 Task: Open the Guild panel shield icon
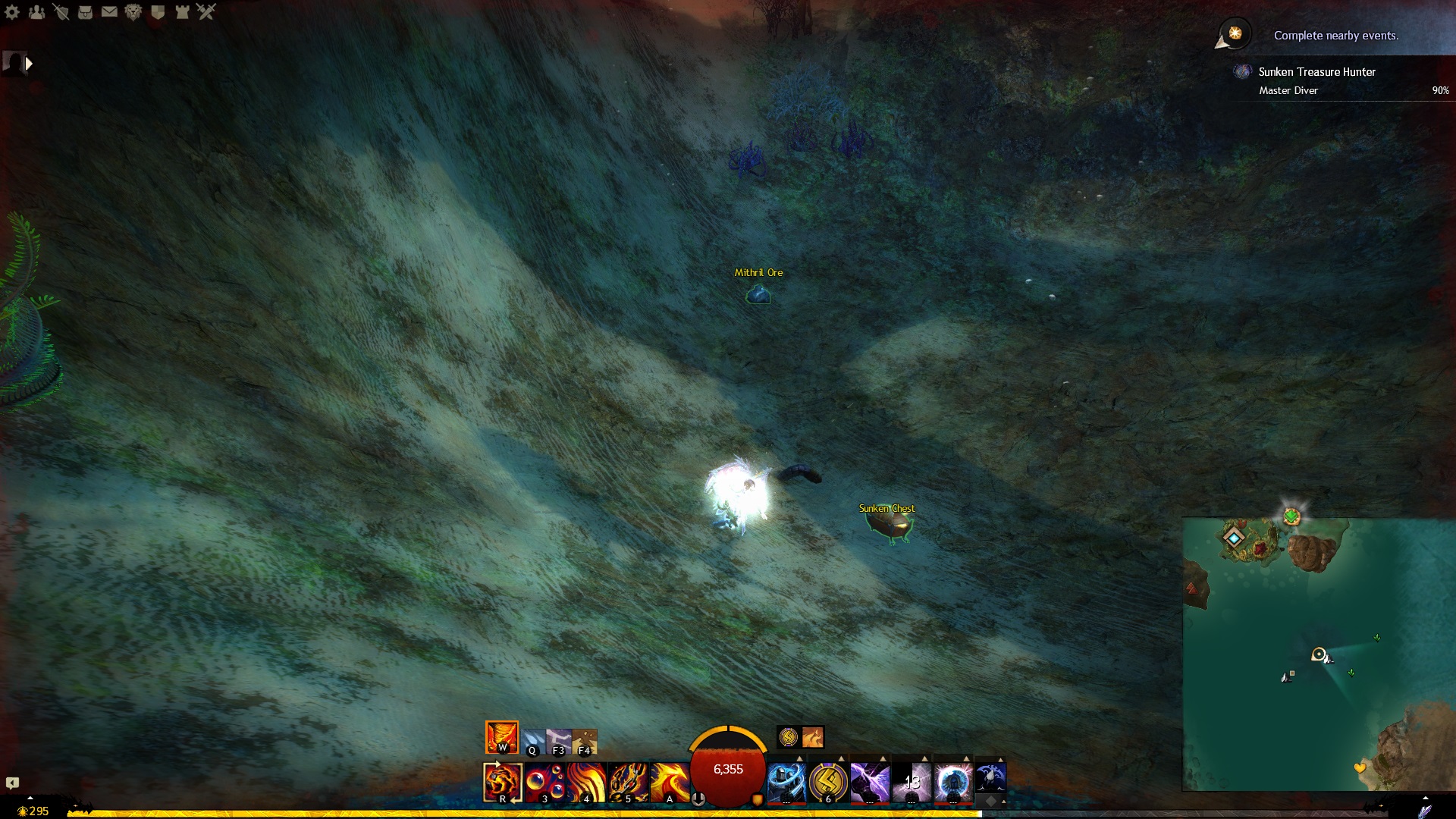(158, 11)
